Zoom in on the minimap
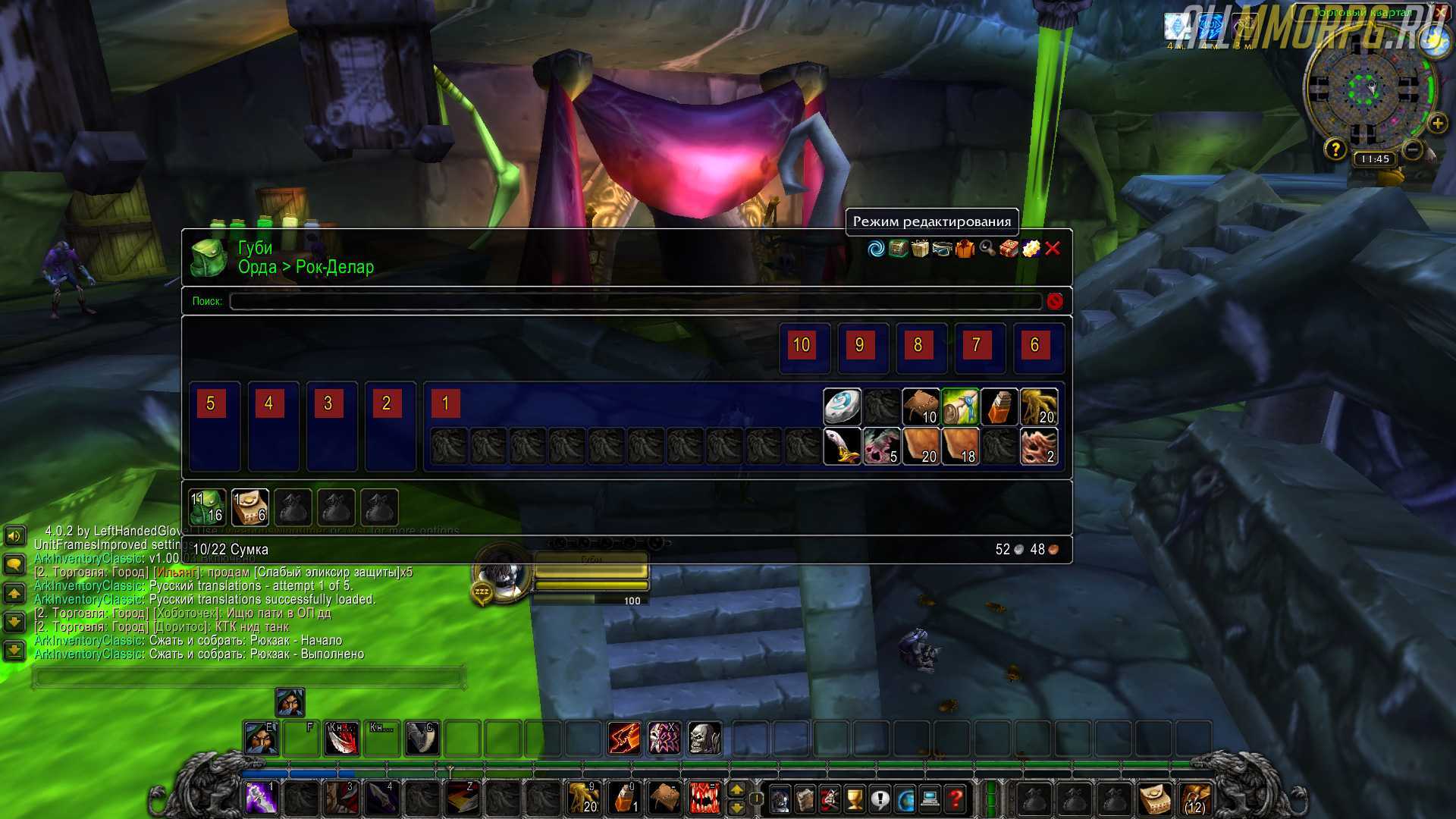 pos(1437,124)
